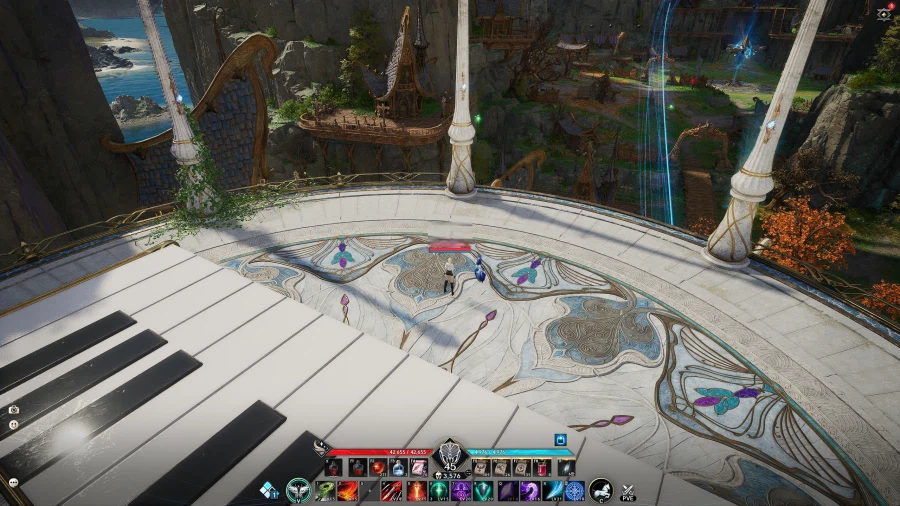Use the red orb consumable
Screen dimensions: 900x506
pyautogui.click(x=379, y=467)
